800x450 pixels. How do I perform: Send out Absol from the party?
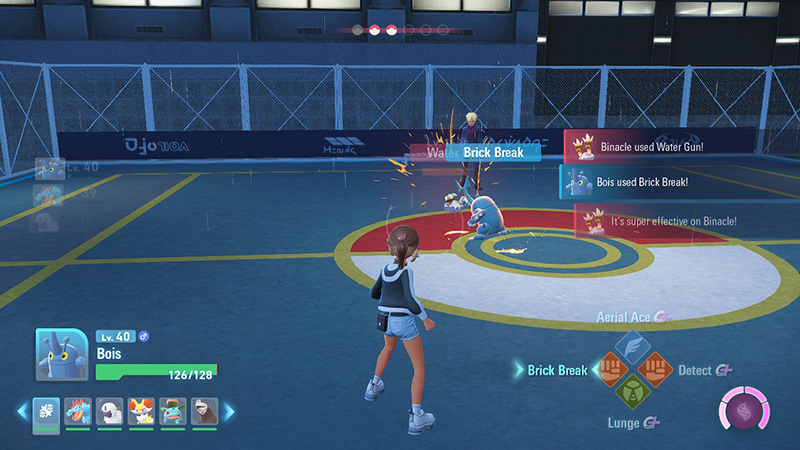click(110, 410)
